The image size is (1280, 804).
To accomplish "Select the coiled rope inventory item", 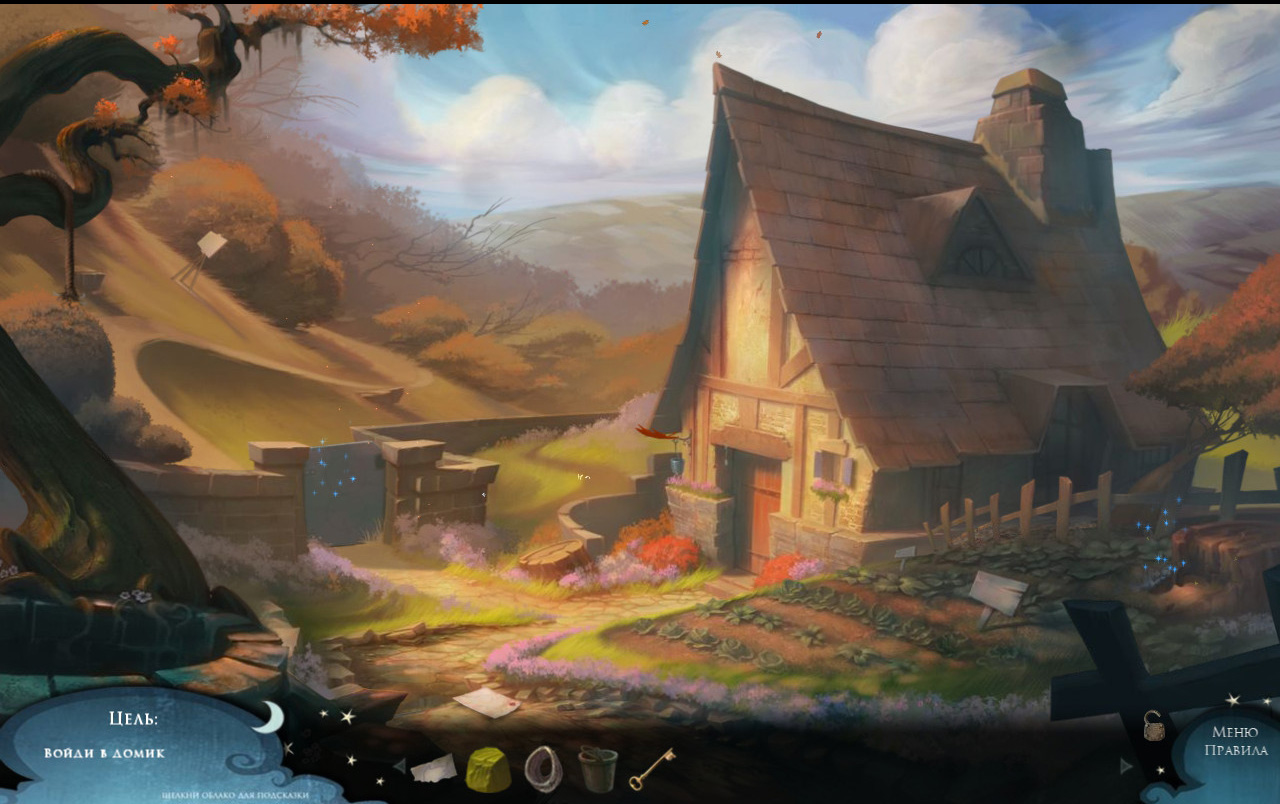I will tap(543, 769).
